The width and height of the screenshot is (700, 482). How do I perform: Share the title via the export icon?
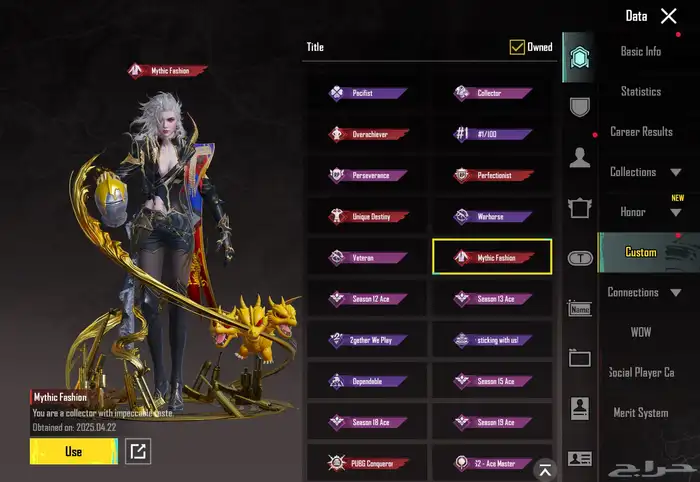click(x=138, y=452)
